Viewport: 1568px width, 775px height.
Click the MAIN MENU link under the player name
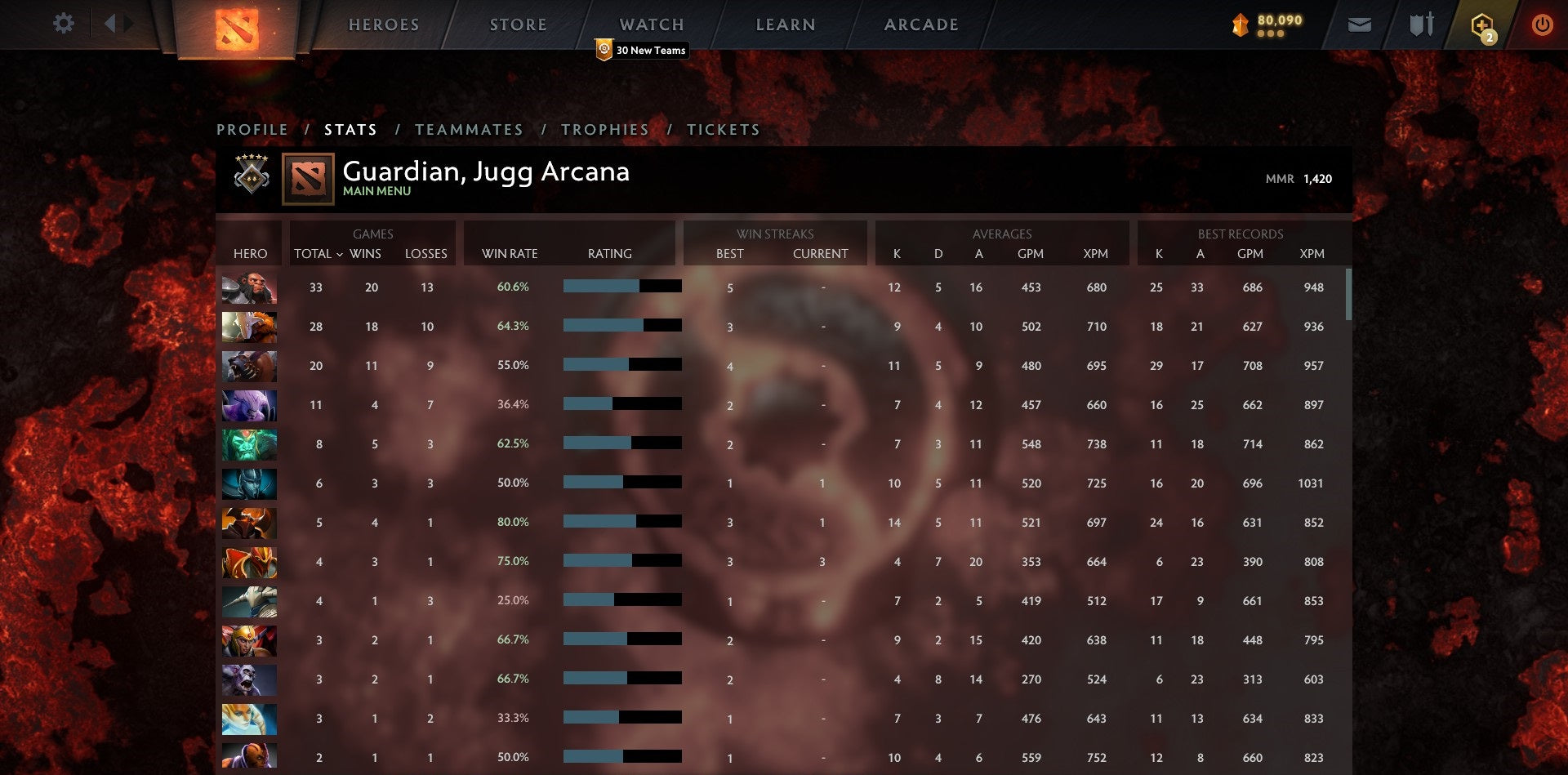376,191
